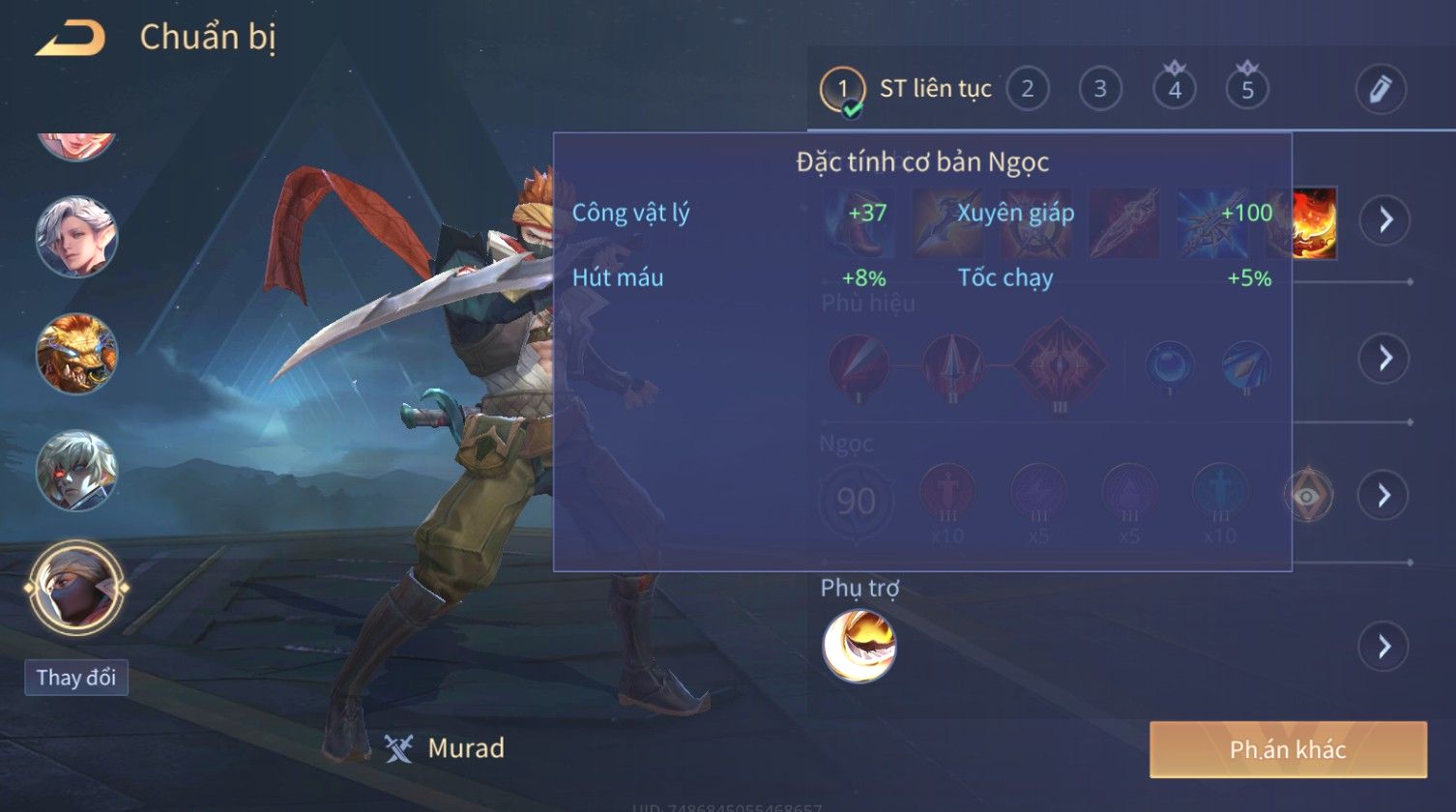
Task: Go back using the return arrow
Action: pos(70,39)
